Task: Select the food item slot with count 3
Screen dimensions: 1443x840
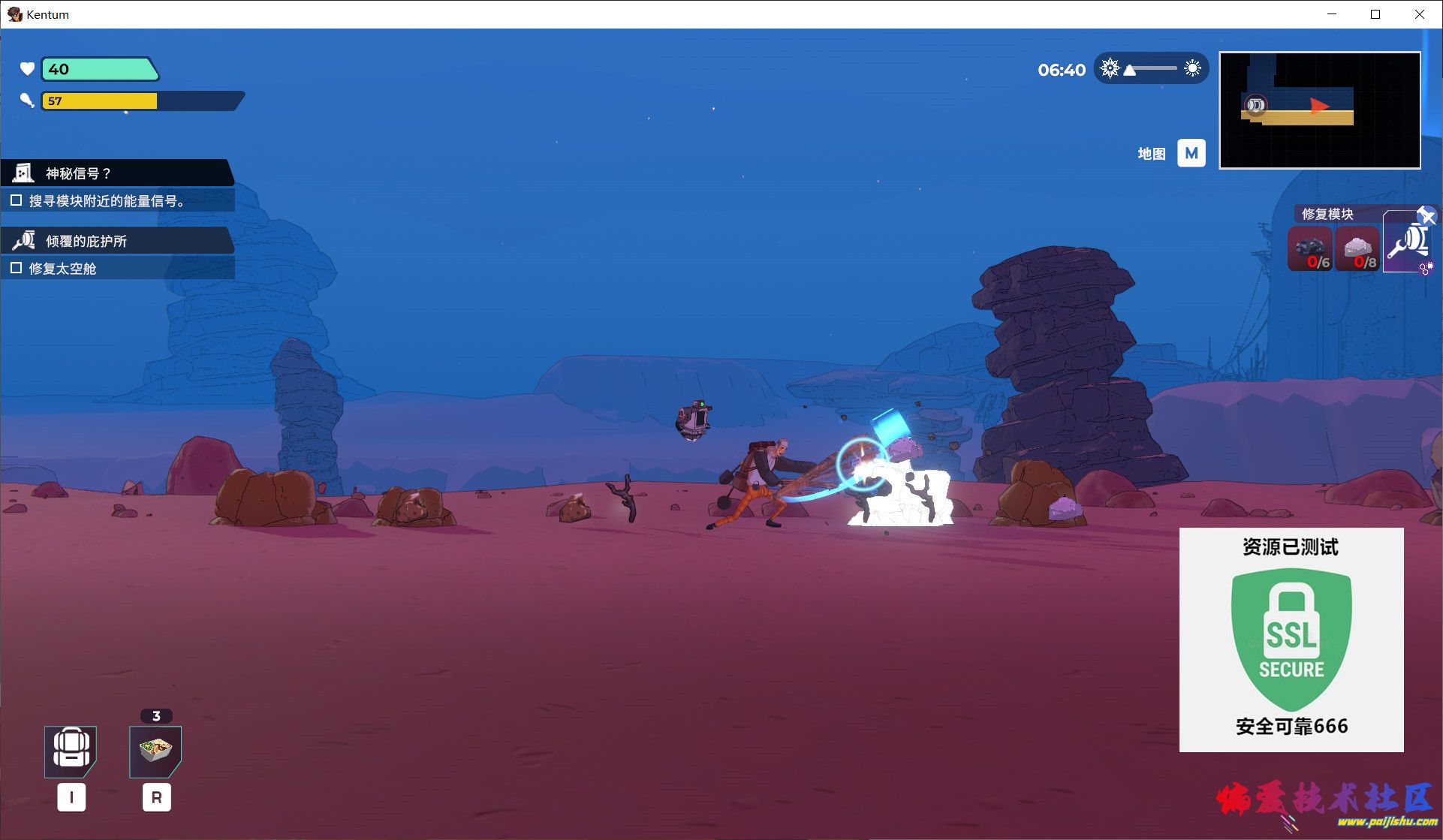Action: point(155,751)
